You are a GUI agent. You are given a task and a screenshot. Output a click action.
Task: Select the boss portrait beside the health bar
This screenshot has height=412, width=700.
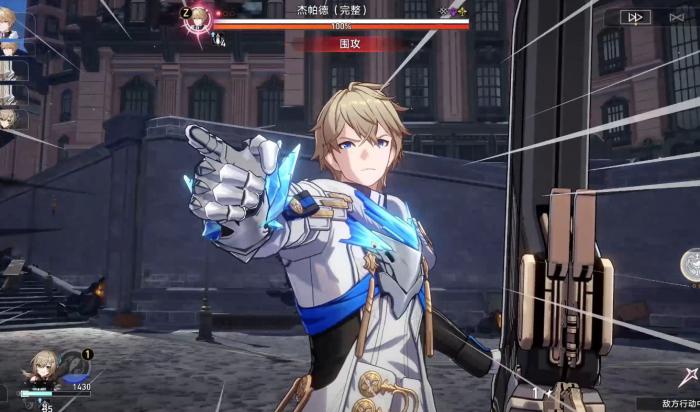(199, 17)
